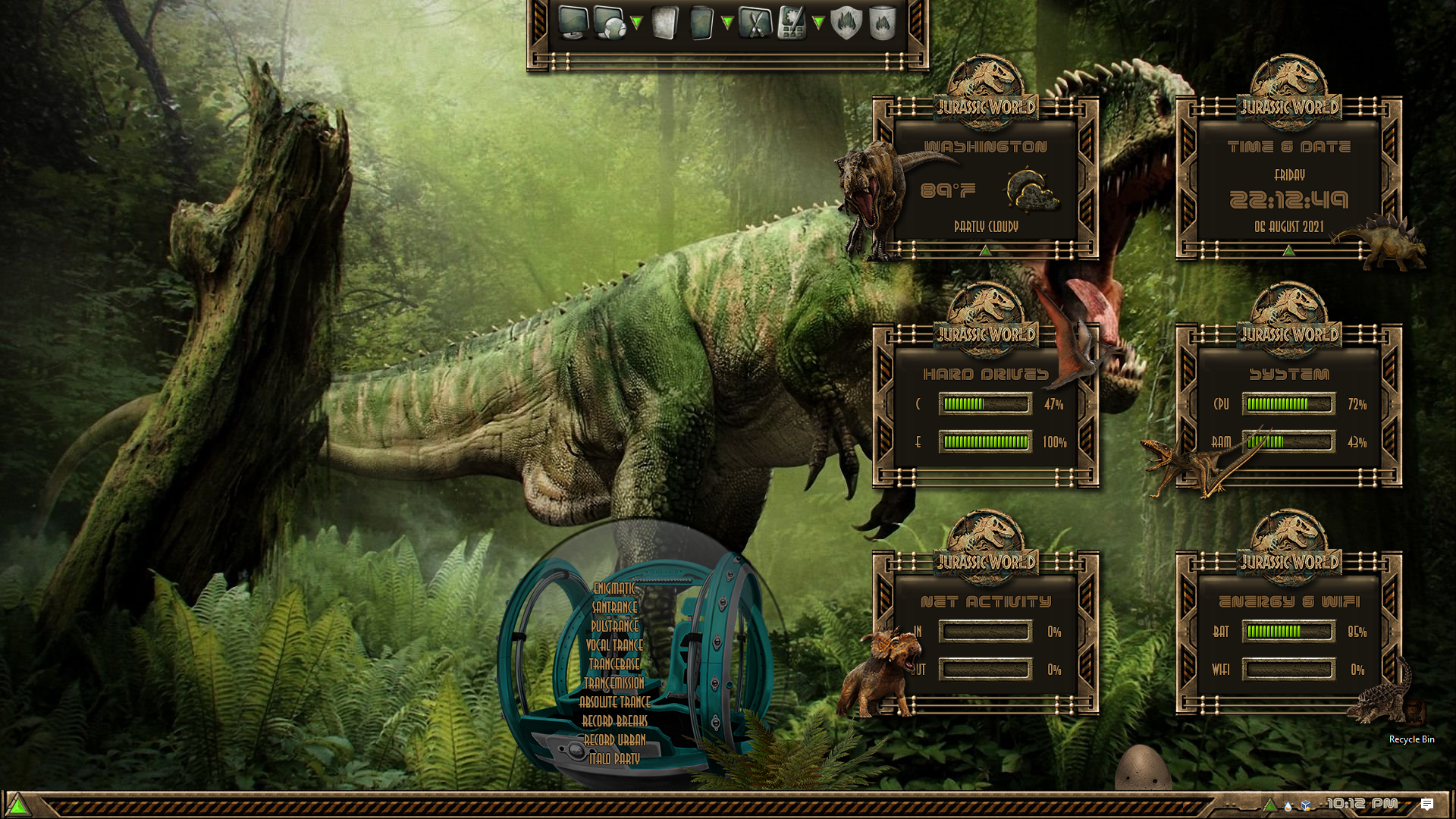Choose the Italo Party station
Viewport: 1456px width, 819px height.
[x=614, y=759]
